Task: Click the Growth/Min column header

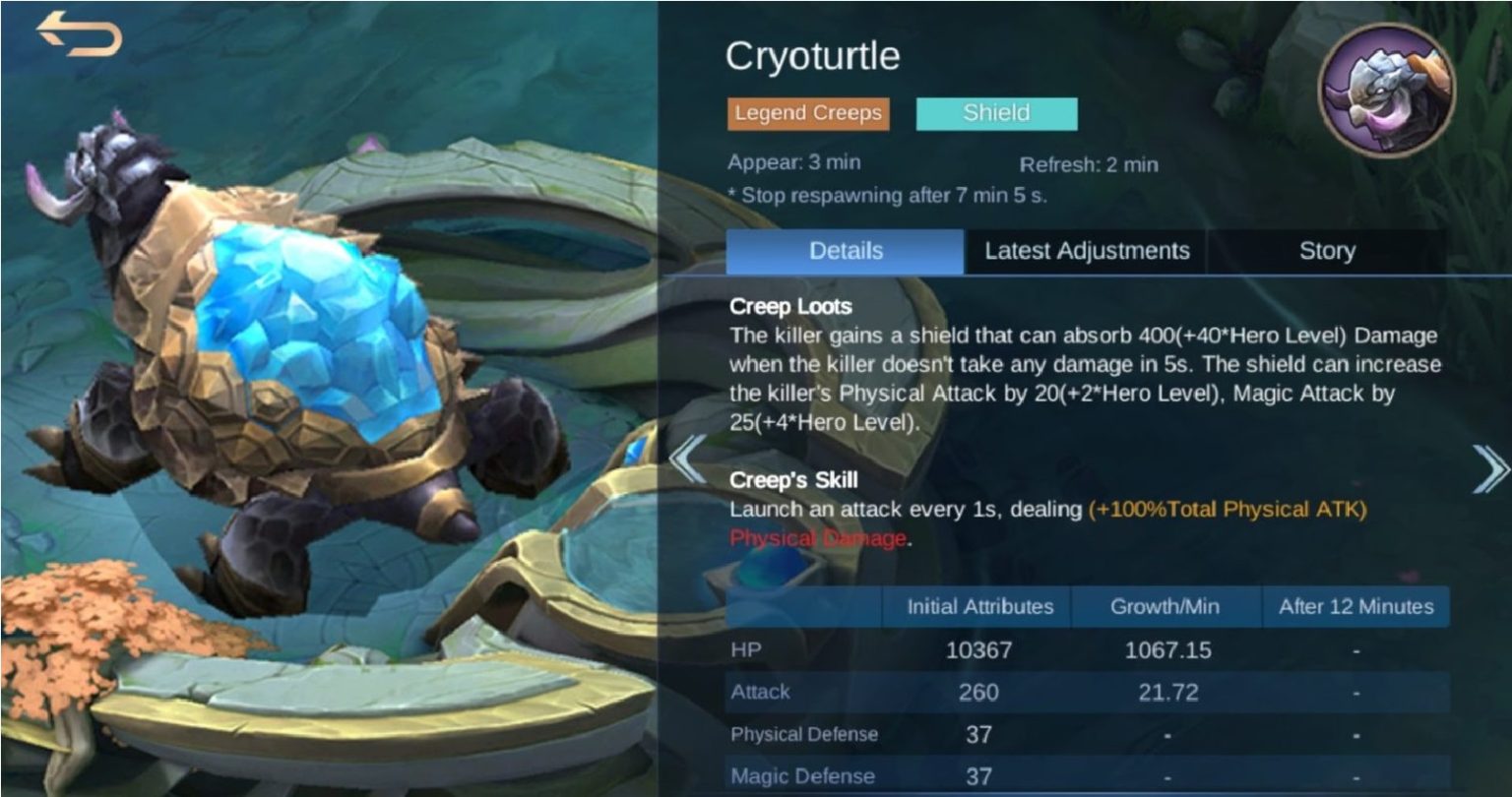Action: click(1165, 607)
